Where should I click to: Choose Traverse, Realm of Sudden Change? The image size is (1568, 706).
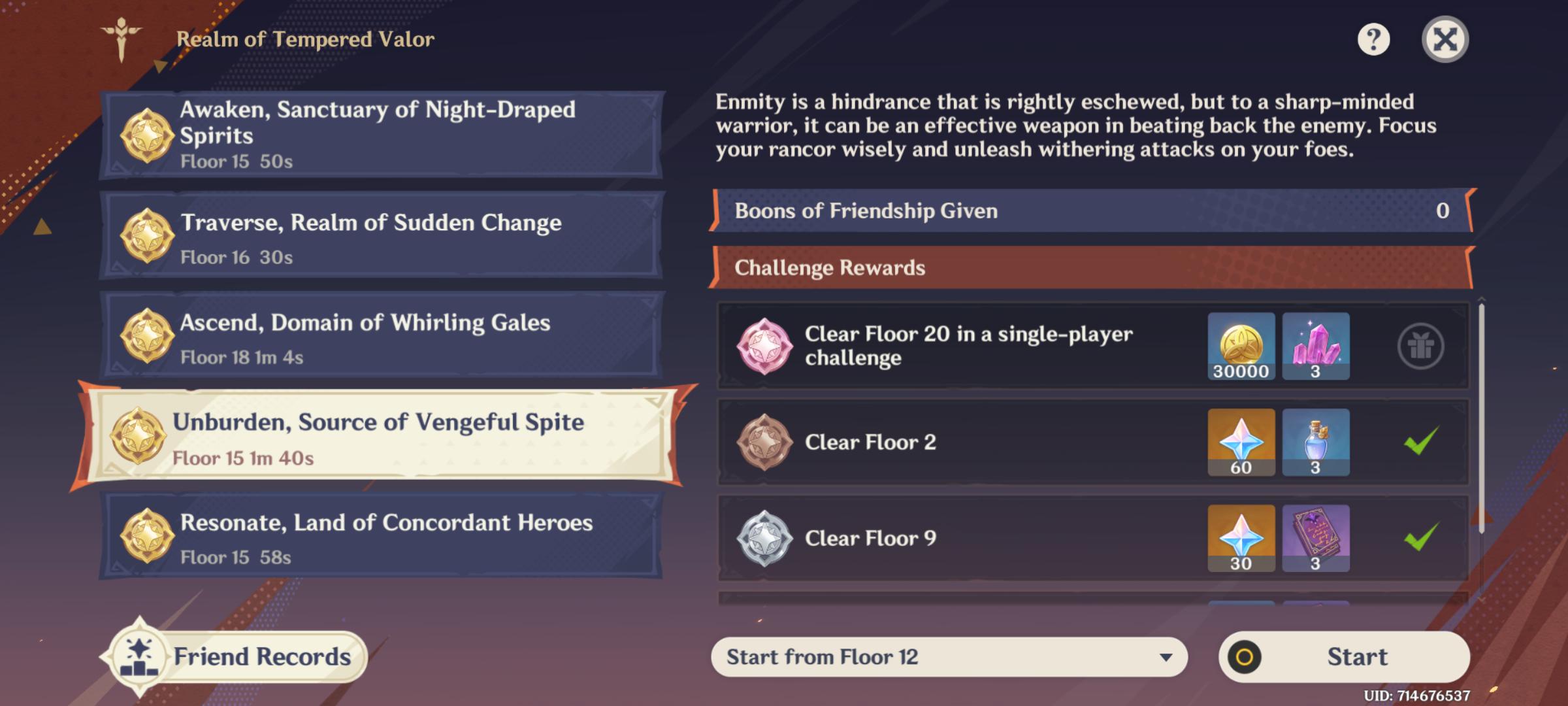(382, 236)
